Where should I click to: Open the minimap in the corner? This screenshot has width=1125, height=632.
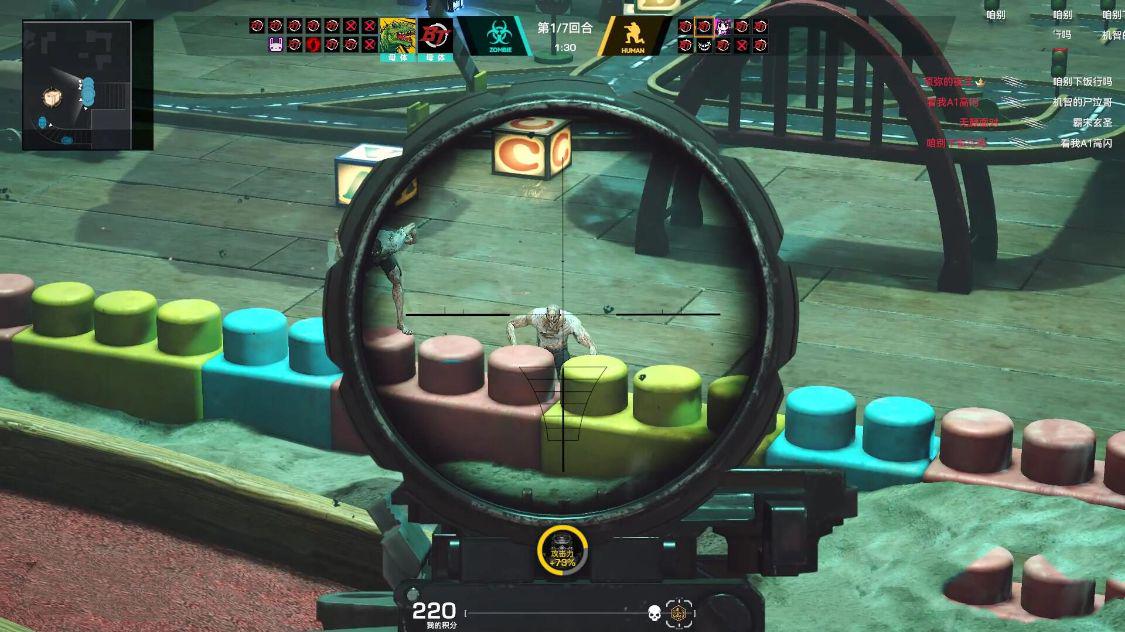(x=87, y=85)
